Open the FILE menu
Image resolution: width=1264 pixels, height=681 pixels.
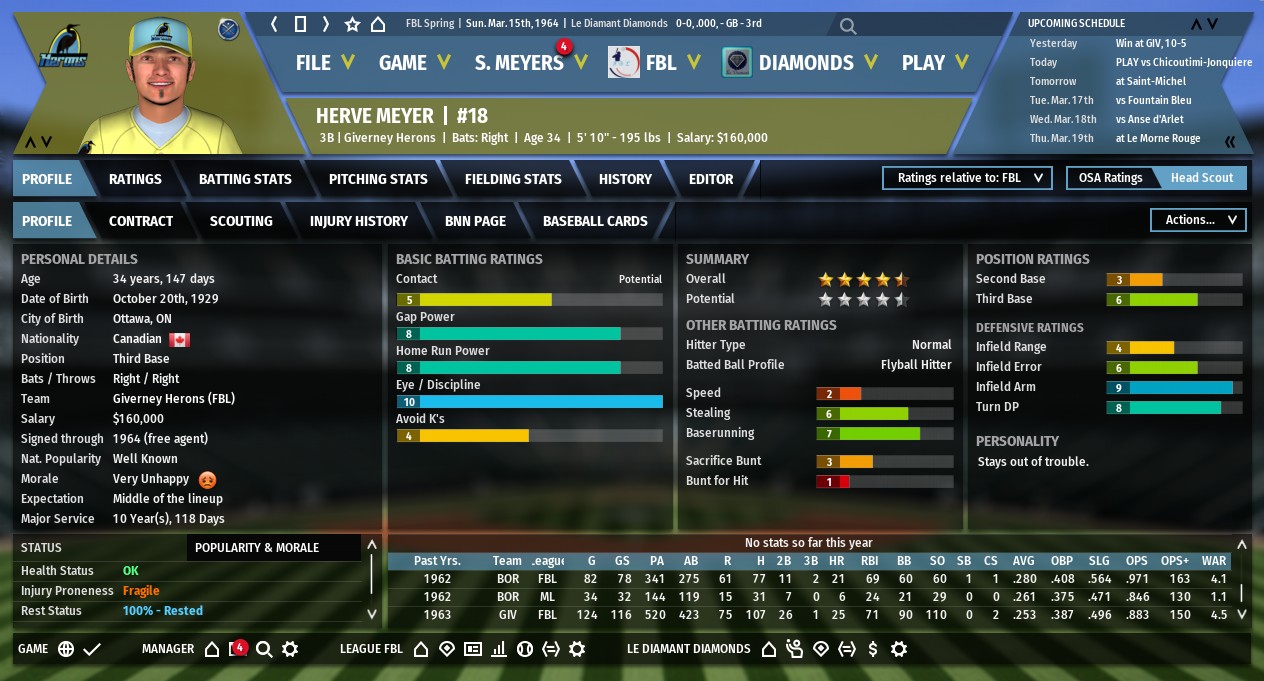coord(324,62)
